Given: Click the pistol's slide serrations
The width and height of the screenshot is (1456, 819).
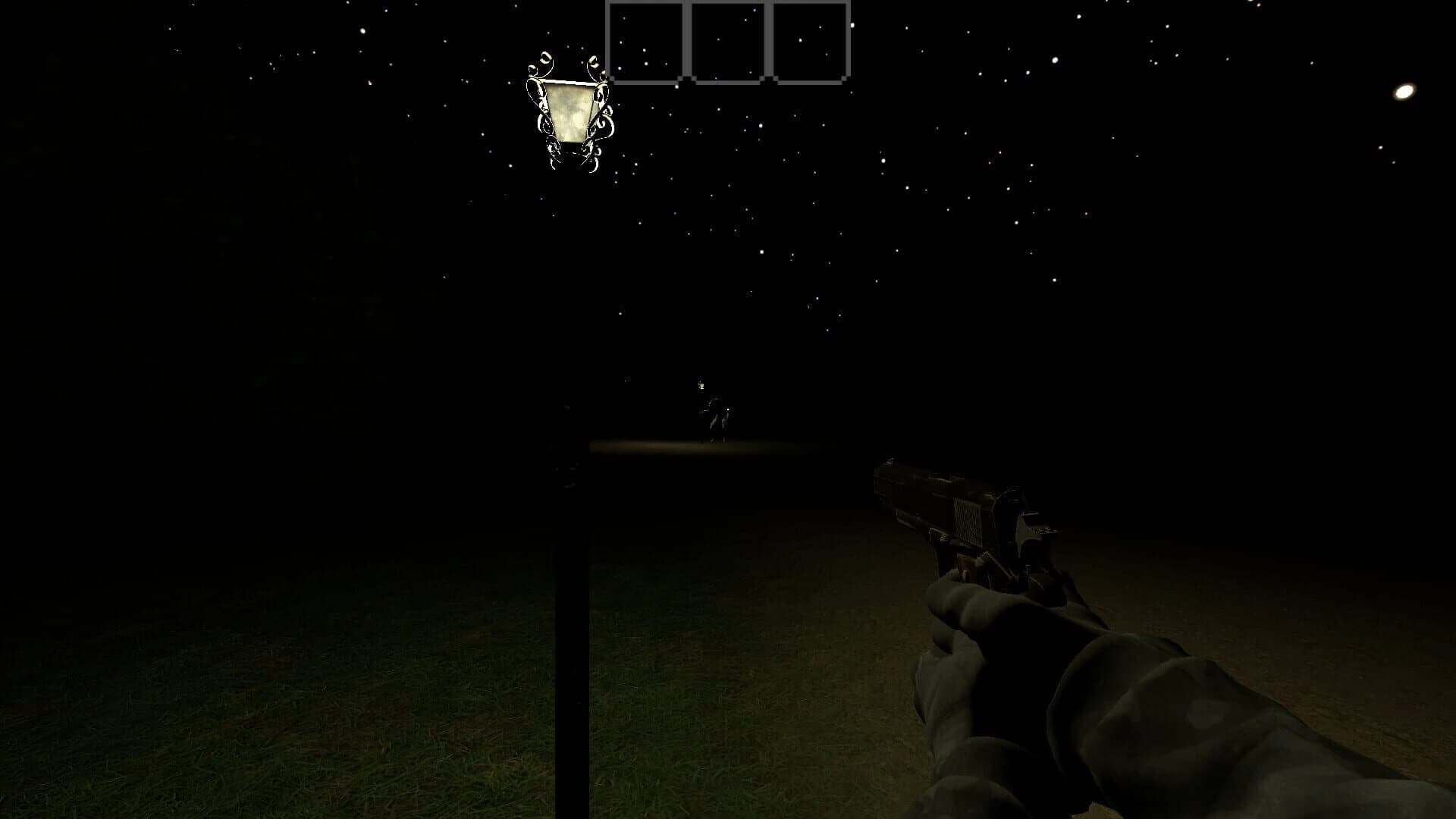Looking at the screenshot, I should 968,521.
